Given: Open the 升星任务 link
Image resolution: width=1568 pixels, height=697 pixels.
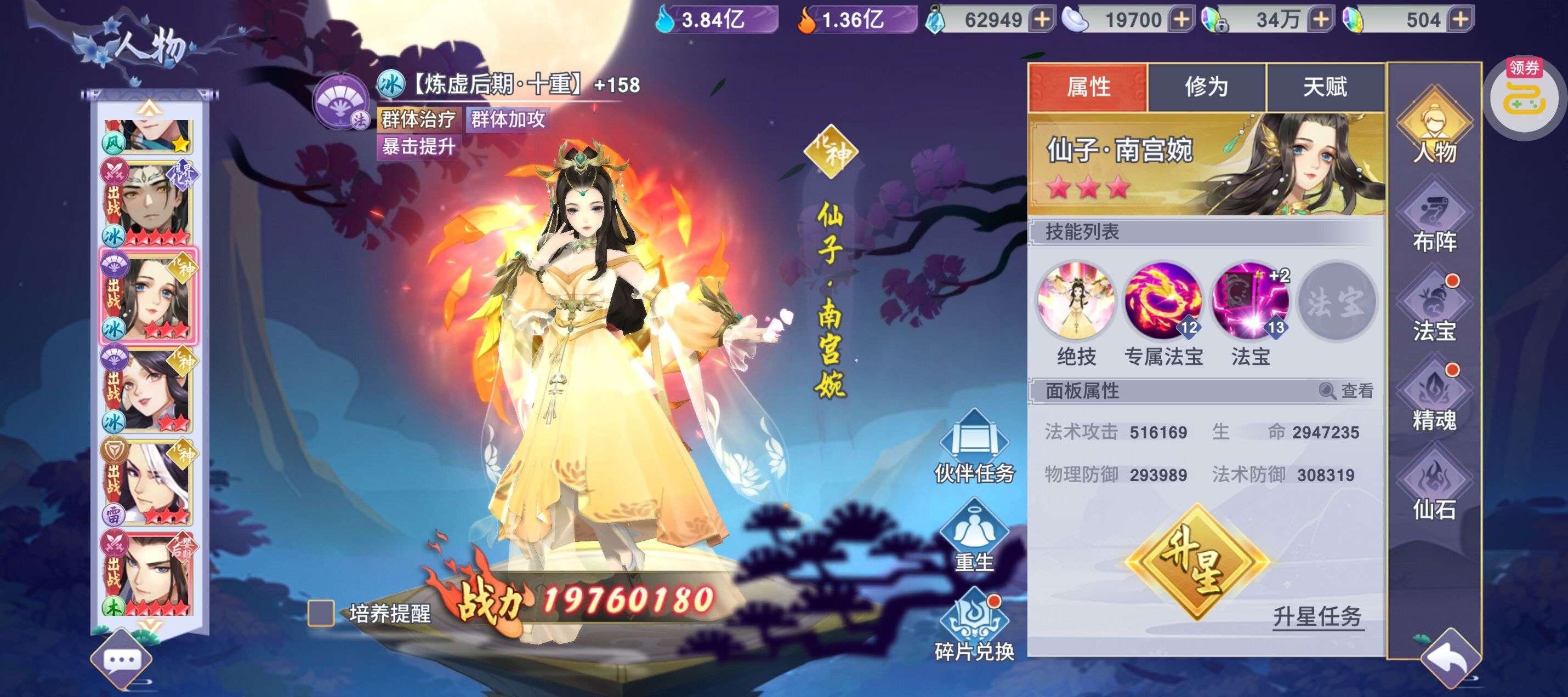Looking at the screenshot, I should point(1317,616).
